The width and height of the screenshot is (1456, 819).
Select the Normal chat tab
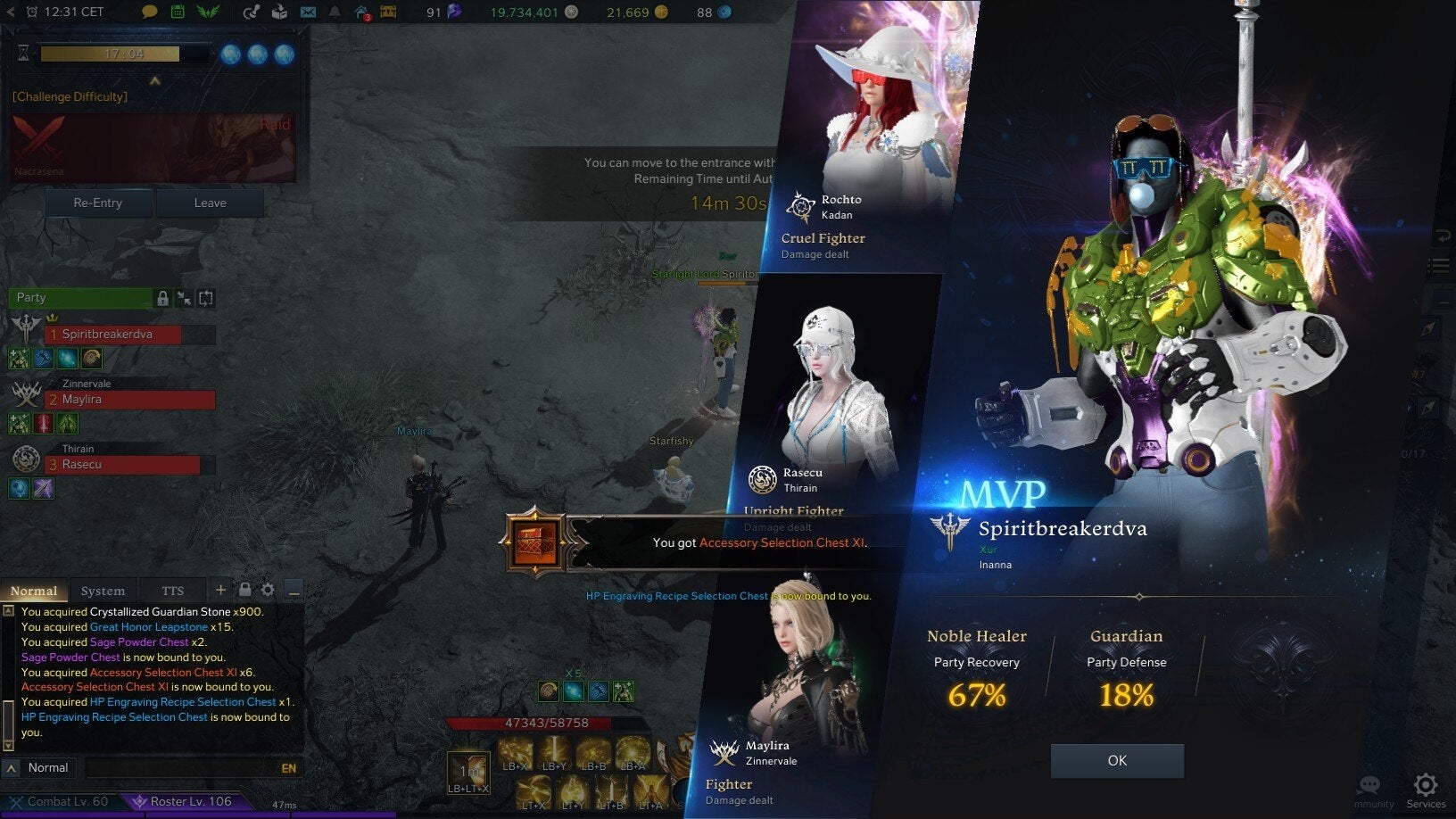[x=34, y=591]
